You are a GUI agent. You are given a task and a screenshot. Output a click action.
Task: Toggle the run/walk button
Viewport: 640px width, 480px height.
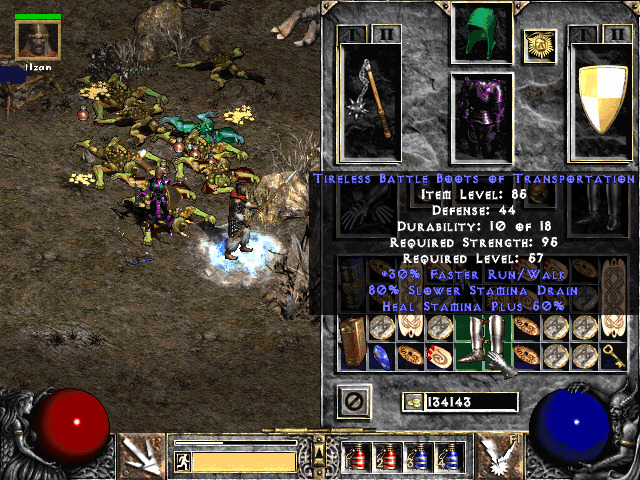coord(183,462)
